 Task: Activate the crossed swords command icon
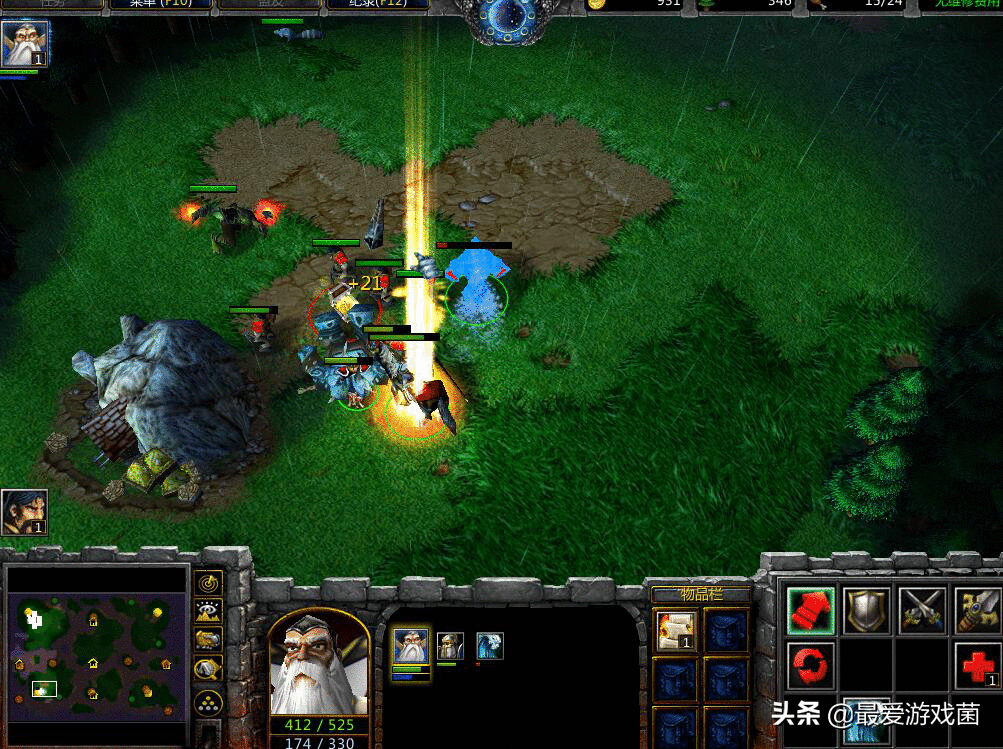click(922, 609)
